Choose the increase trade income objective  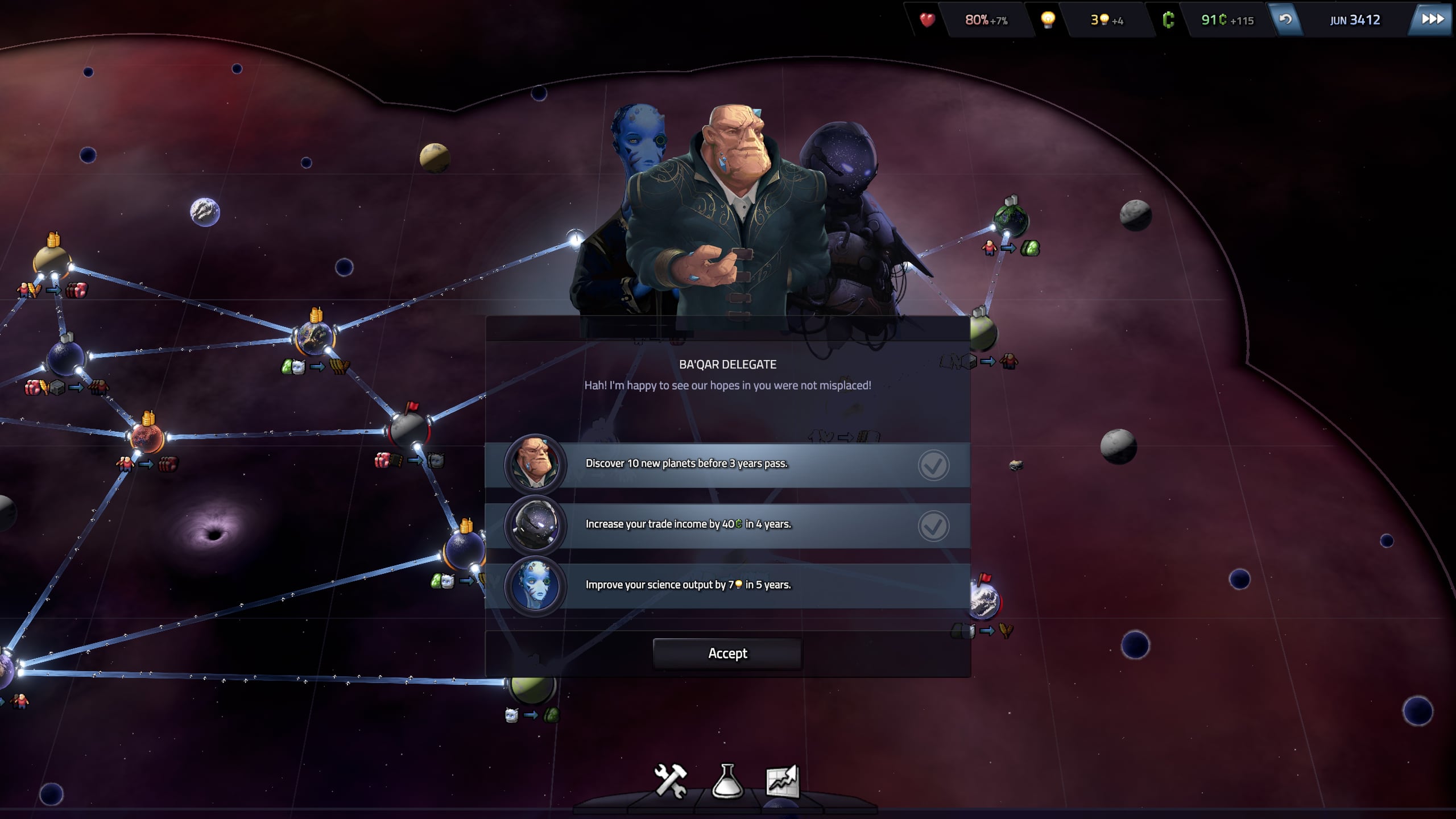click(x=727, y=525)
